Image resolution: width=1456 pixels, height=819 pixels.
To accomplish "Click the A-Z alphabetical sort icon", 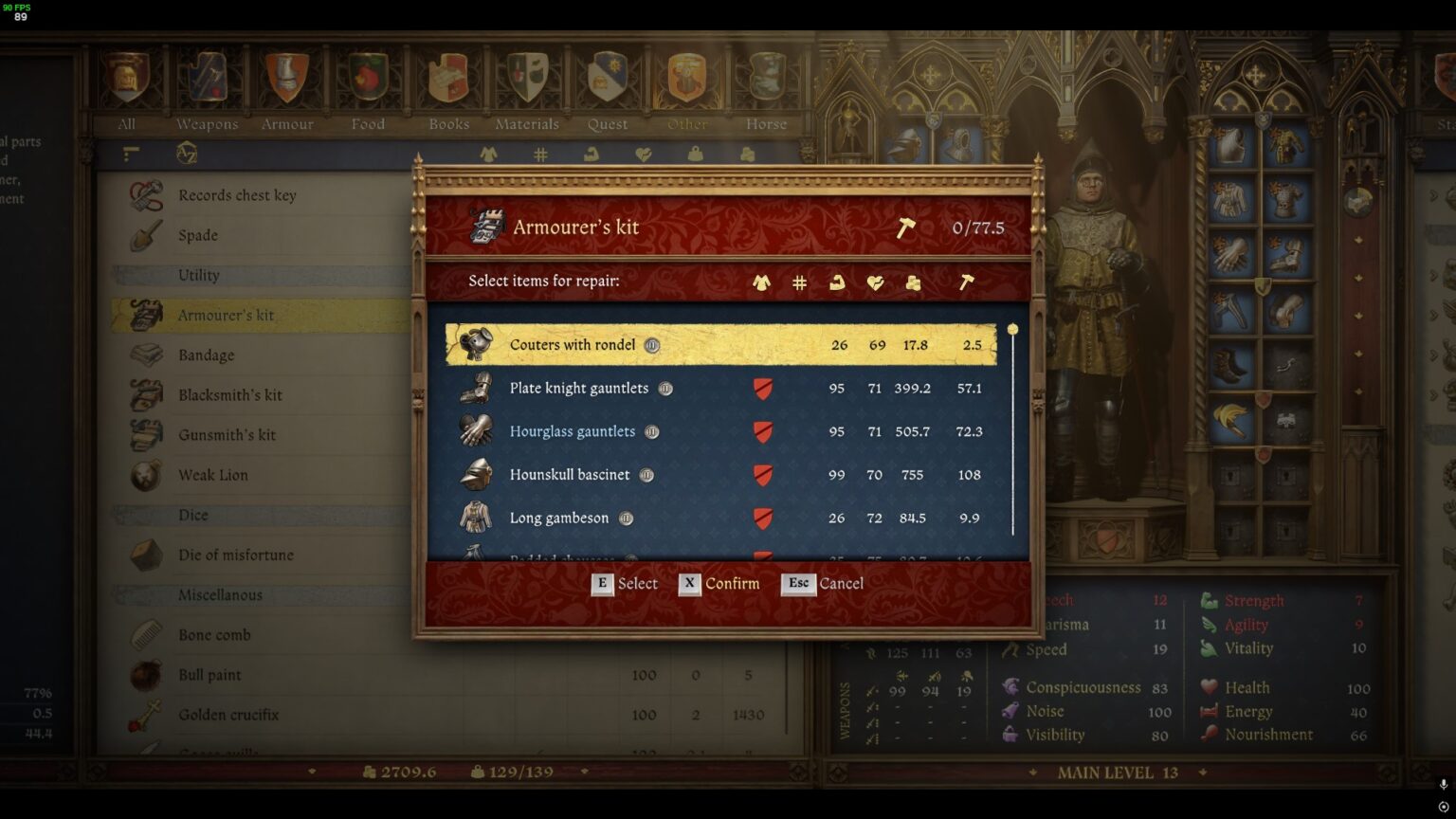I will (x=187, y=155).
